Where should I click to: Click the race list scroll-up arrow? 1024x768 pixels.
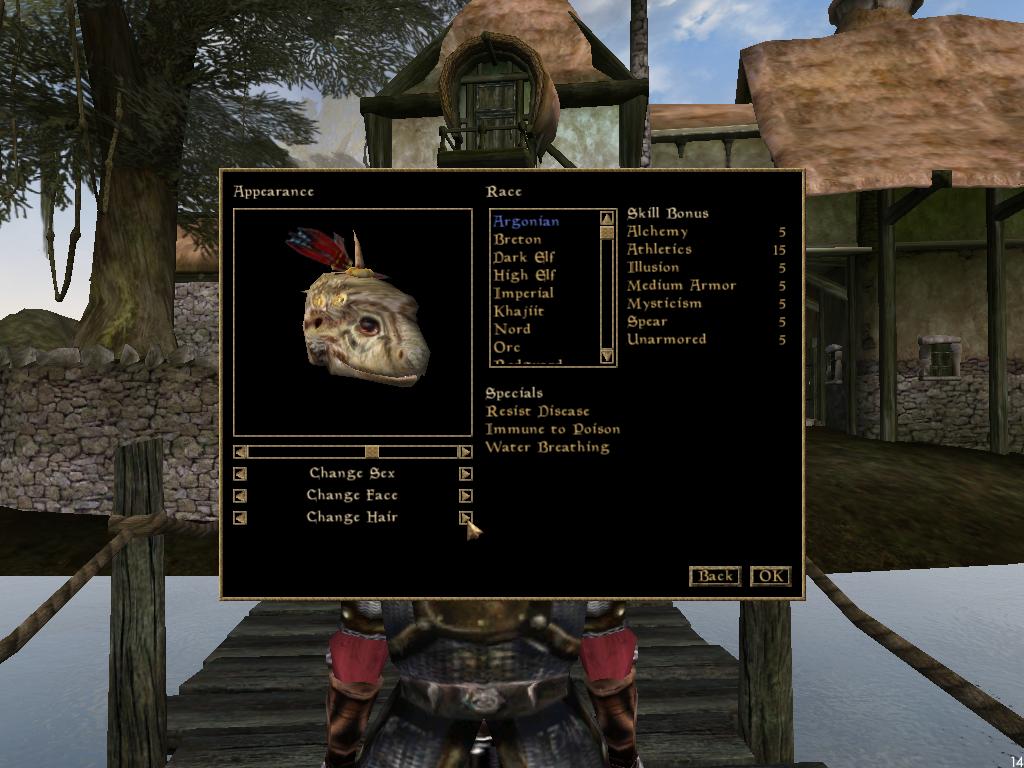tap(607, 218)
